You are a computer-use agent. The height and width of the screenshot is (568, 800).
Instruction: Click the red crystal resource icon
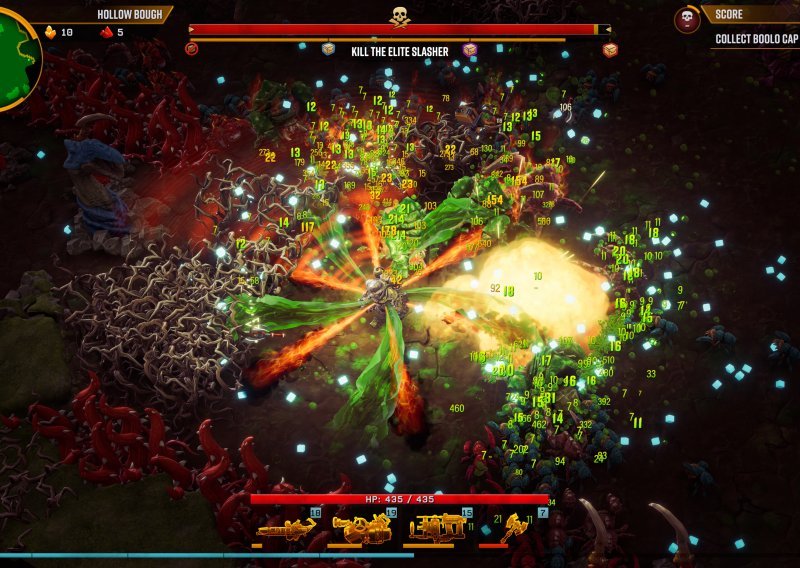[107, 32]
